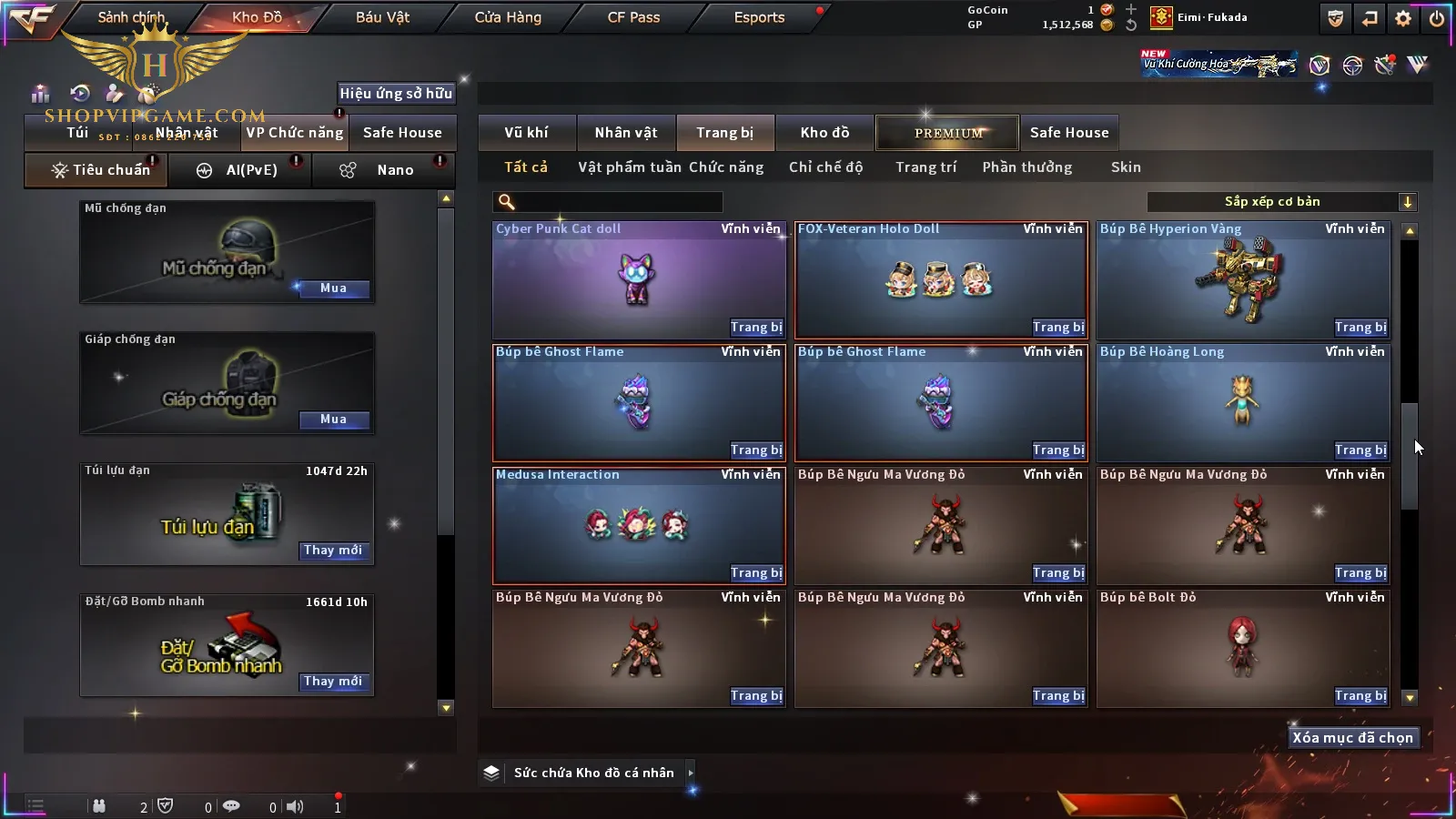1456x819 pixels.
Task: Renew the Túi lựu đạn grenade bag
Action: tap(333, 551)
